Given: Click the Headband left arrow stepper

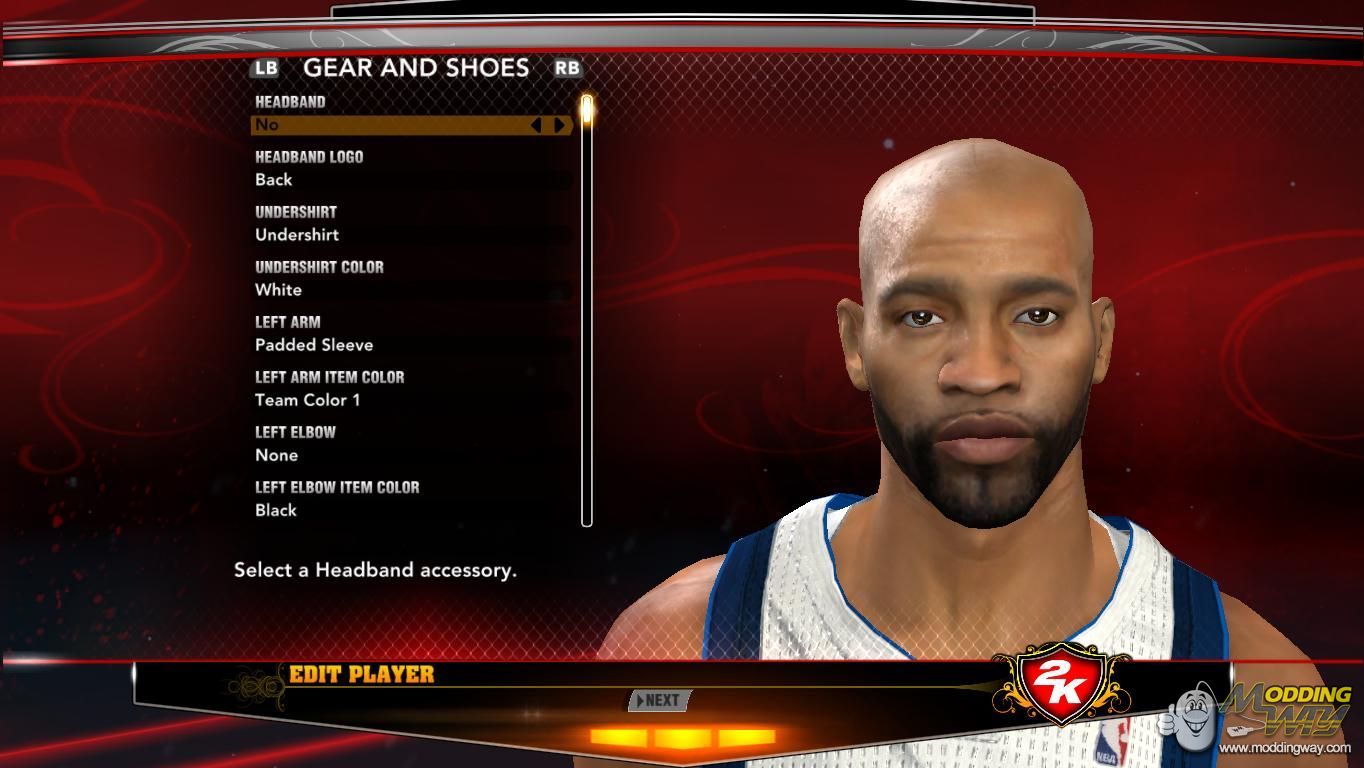Looking at the screenshot, I should (536, 125).
